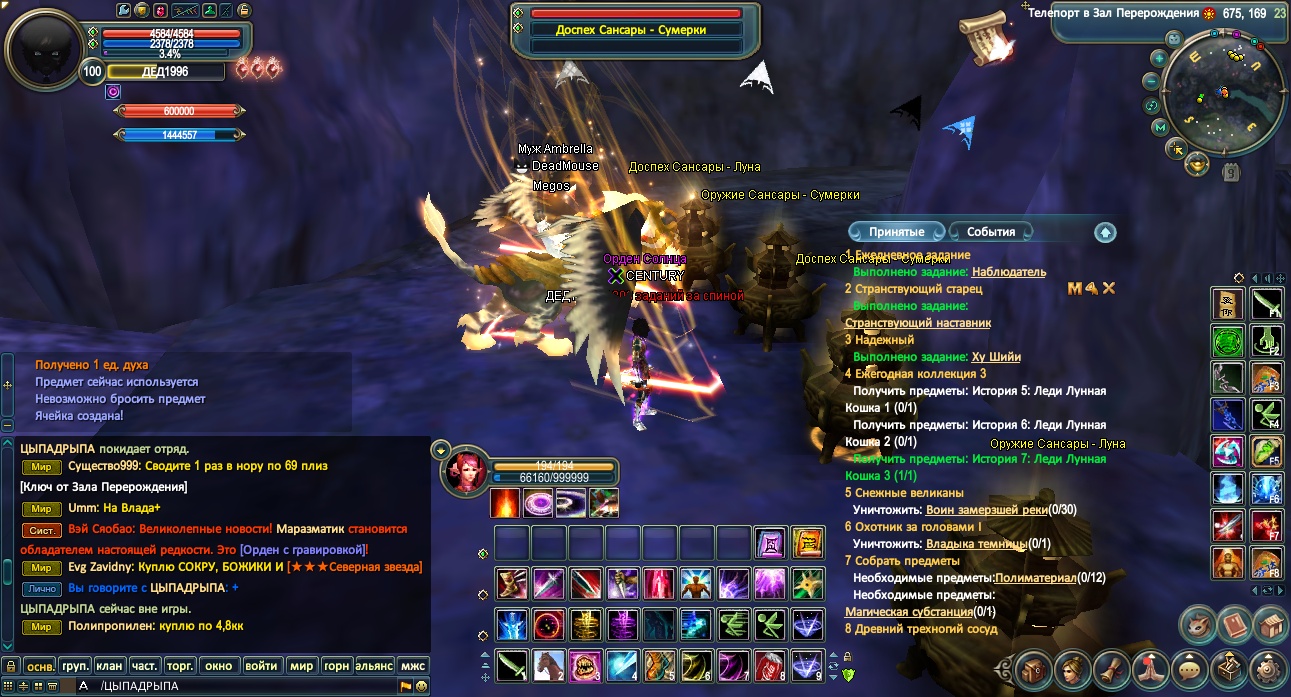Image resolution: width=1291 pixels, height=697 pixels.
Task: Switch chat to the торг. trade tab
Action: pos(179,665)
